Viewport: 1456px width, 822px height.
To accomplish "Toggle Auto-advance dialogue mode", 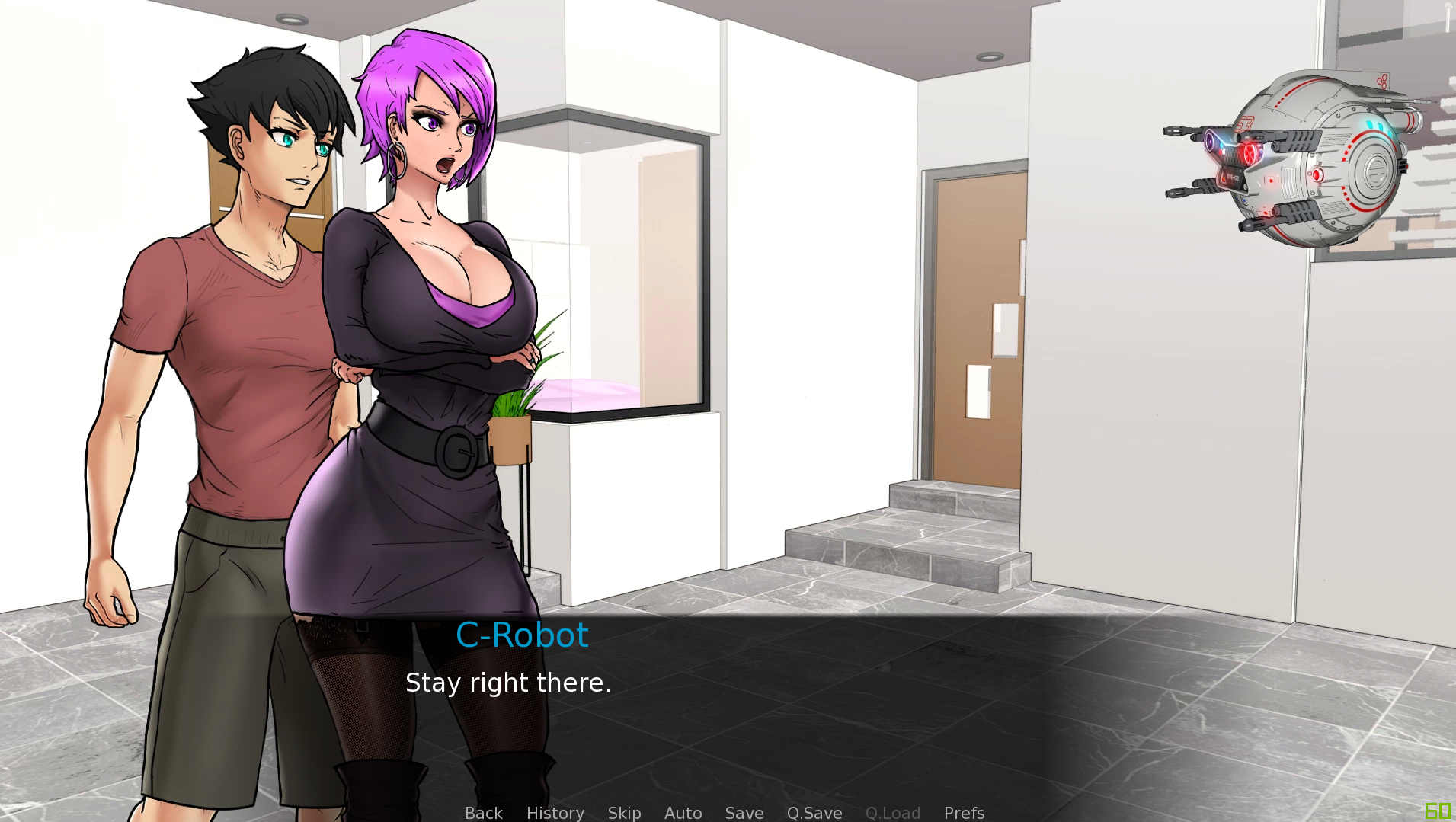I will coord(682,813).
